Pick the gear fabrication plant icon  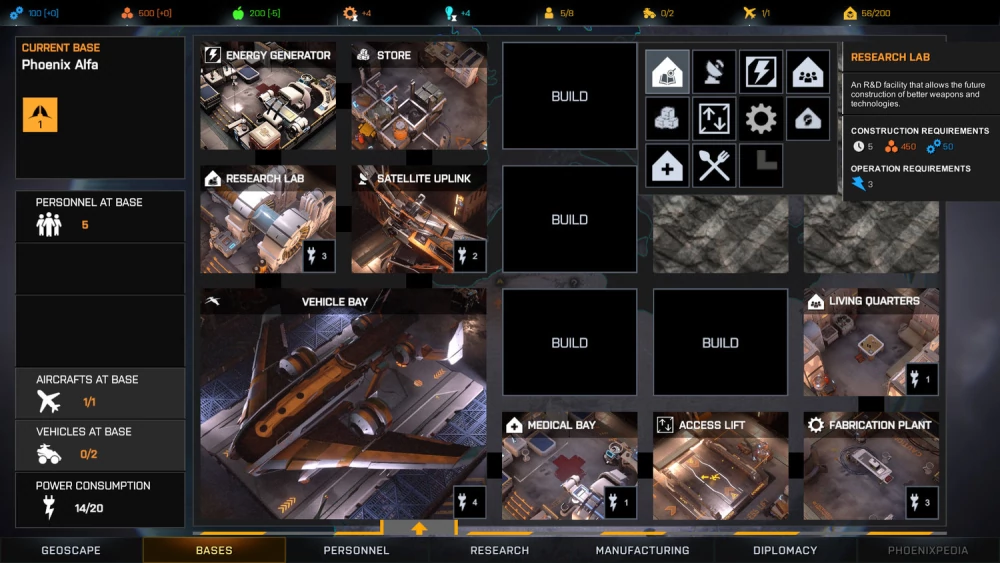click(x=761, y=119)
